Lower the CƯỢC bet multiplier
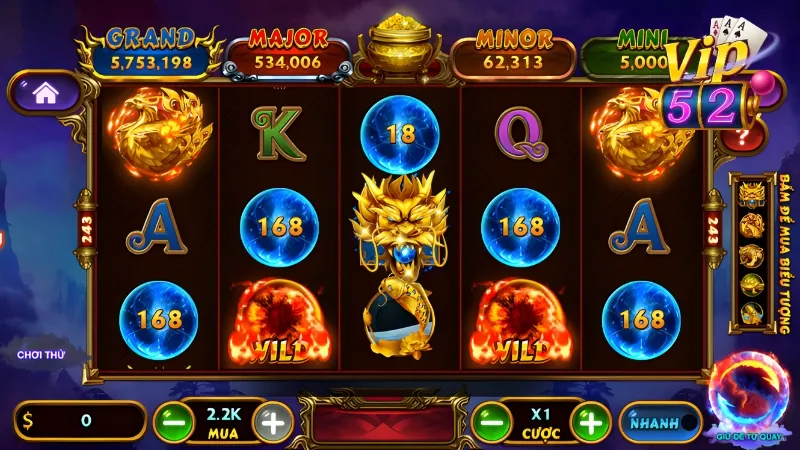Screen dimensions: 800x450 coord(486,423)
